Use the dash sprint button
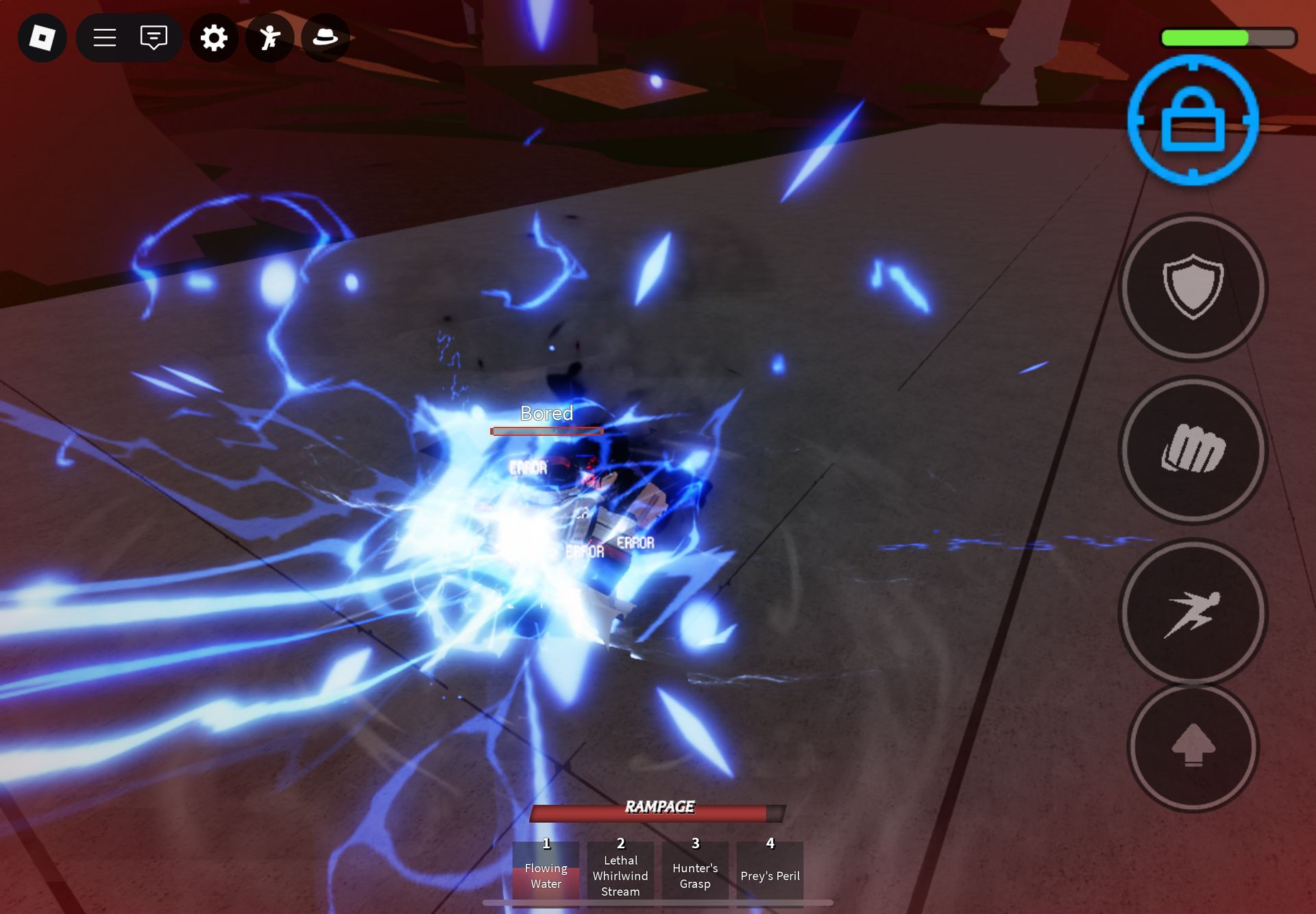Image resolution: width=1316 pixels, height=914 pixels. [x=1193, y=612]
